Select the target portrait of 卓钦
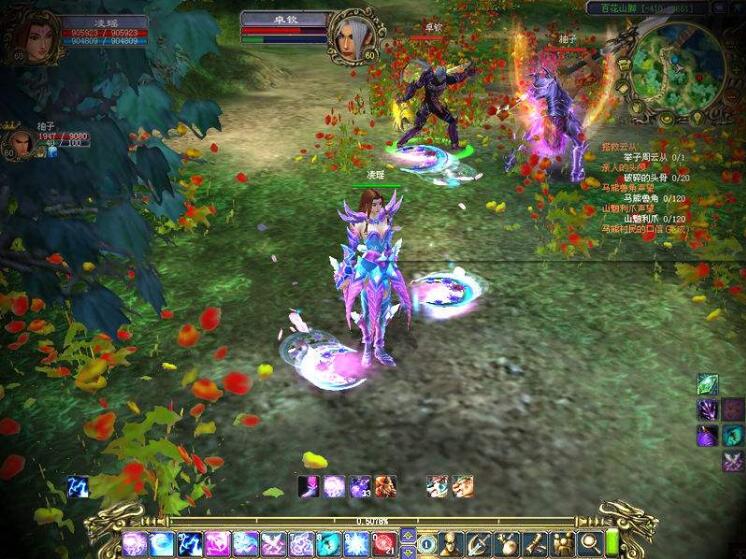The height and width of the screenshot is (559, 746). (354, 34)
